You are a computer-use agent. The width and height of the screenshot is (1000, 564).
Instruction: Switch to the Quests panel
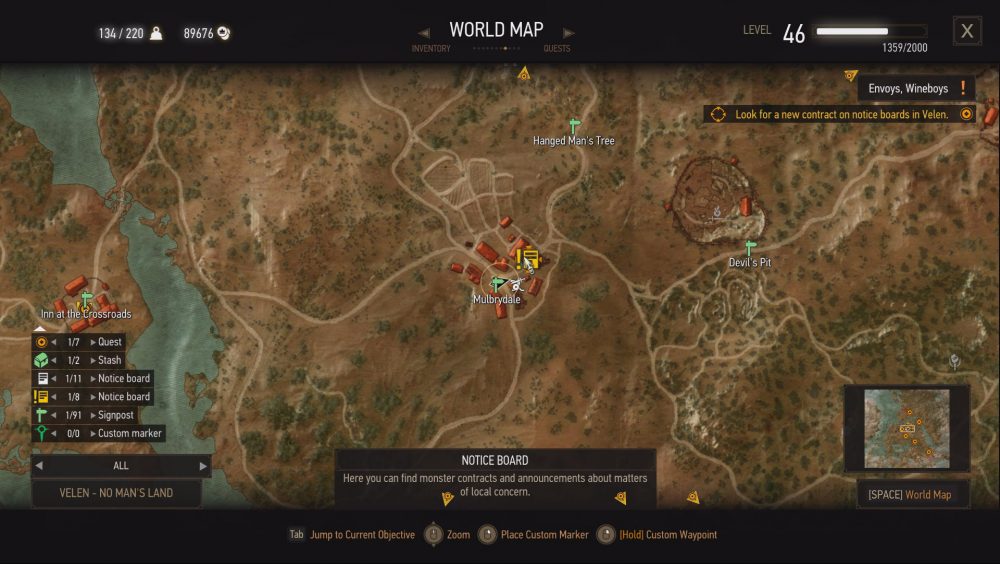[557, 48]
